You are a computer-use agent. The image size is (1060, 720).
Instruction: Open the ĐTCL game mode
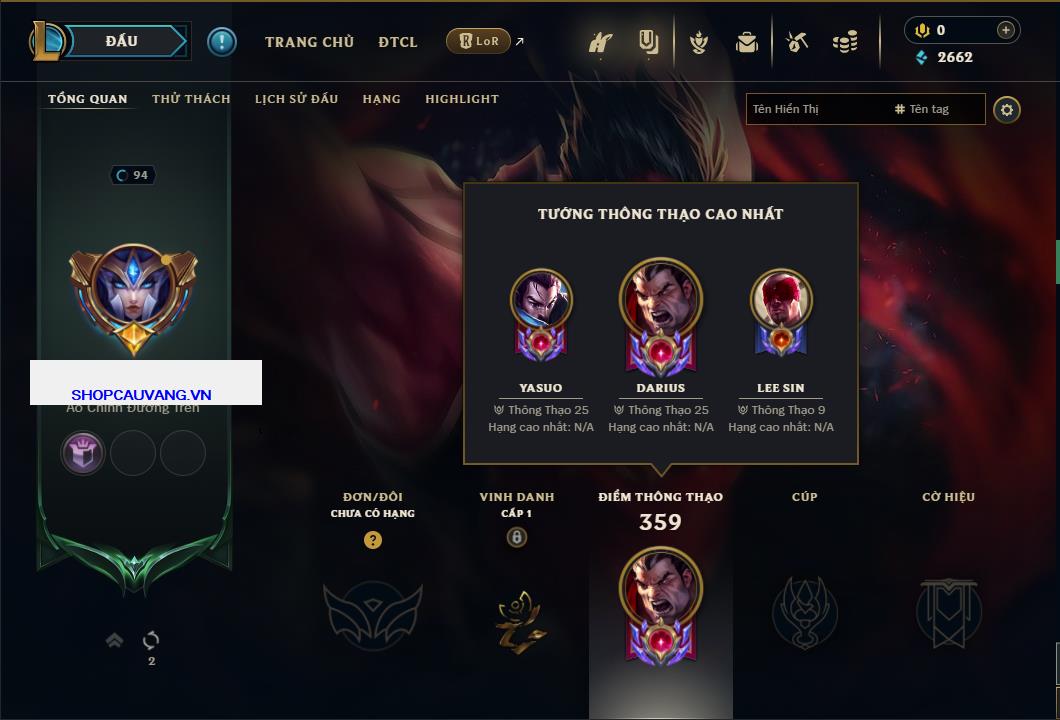pos(398,42)
